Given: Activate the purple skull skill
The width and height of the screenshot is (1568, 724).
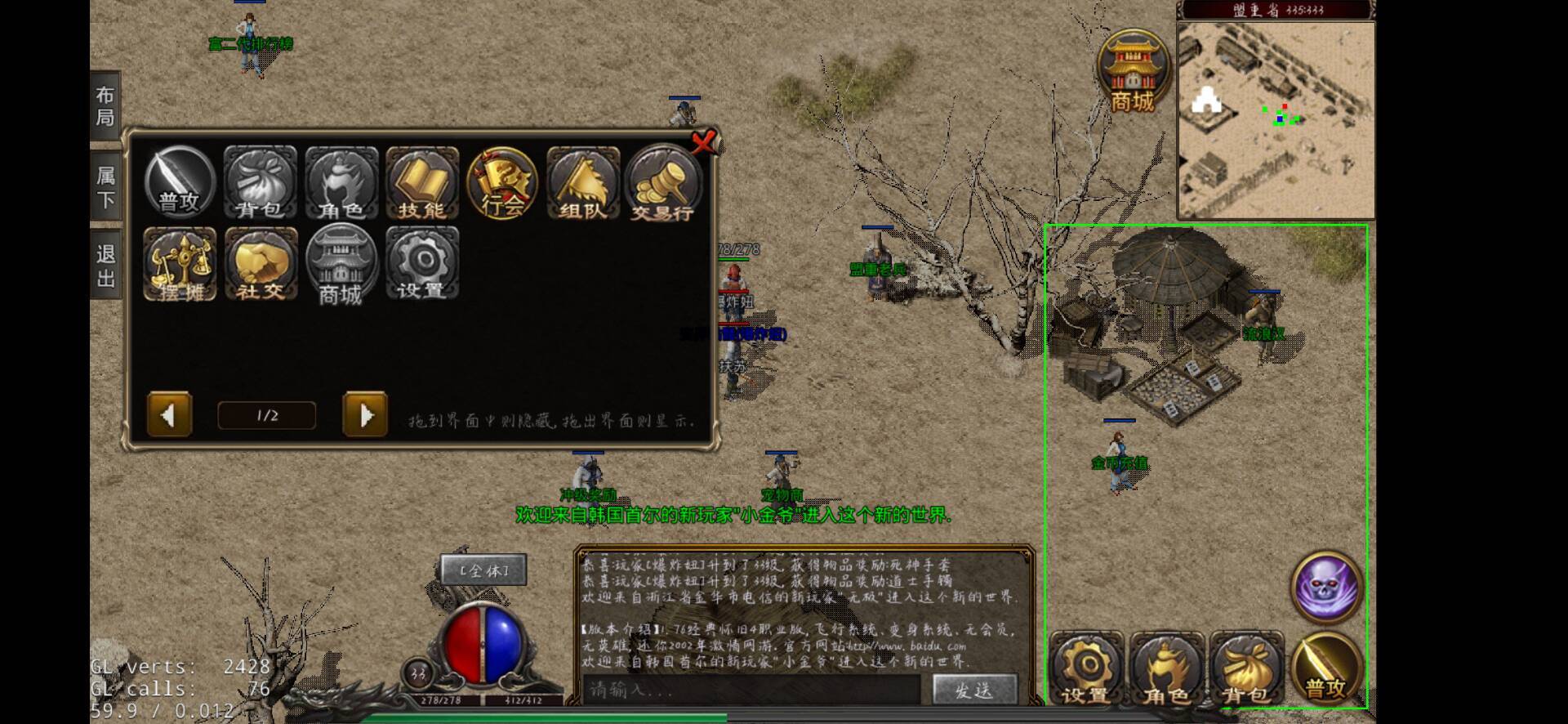Looking at the screenshot, I should (x=1326, y=587).
